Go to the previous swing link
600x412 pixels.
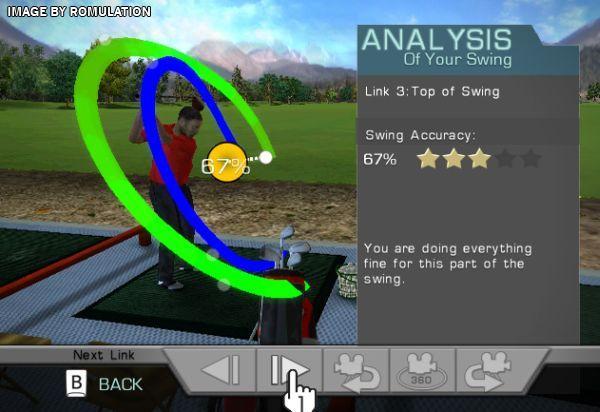tap(221, 370)
